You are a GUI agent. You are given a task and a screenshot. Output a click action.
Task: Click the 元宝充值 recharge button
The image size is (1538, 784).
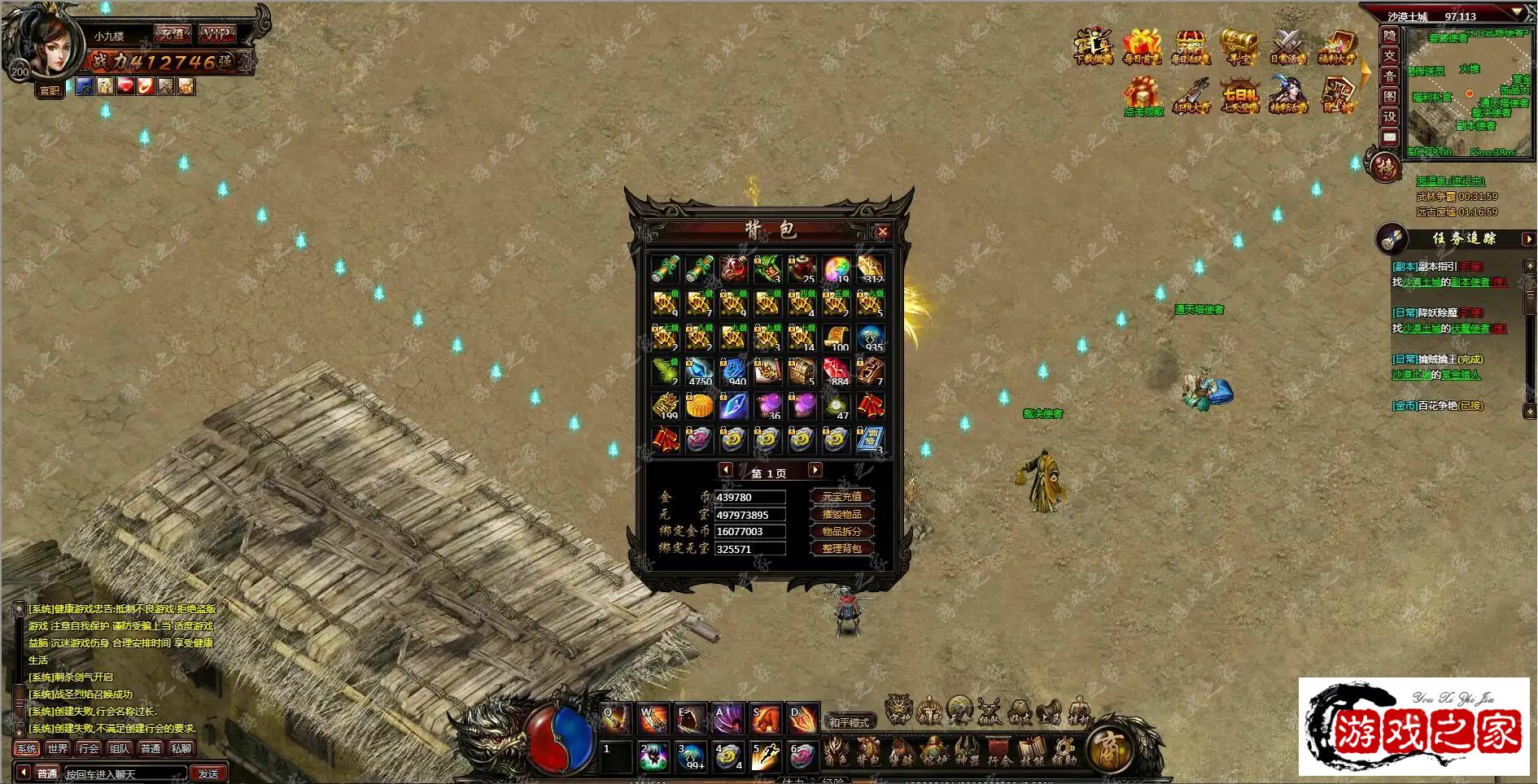(x=841, y=496)
